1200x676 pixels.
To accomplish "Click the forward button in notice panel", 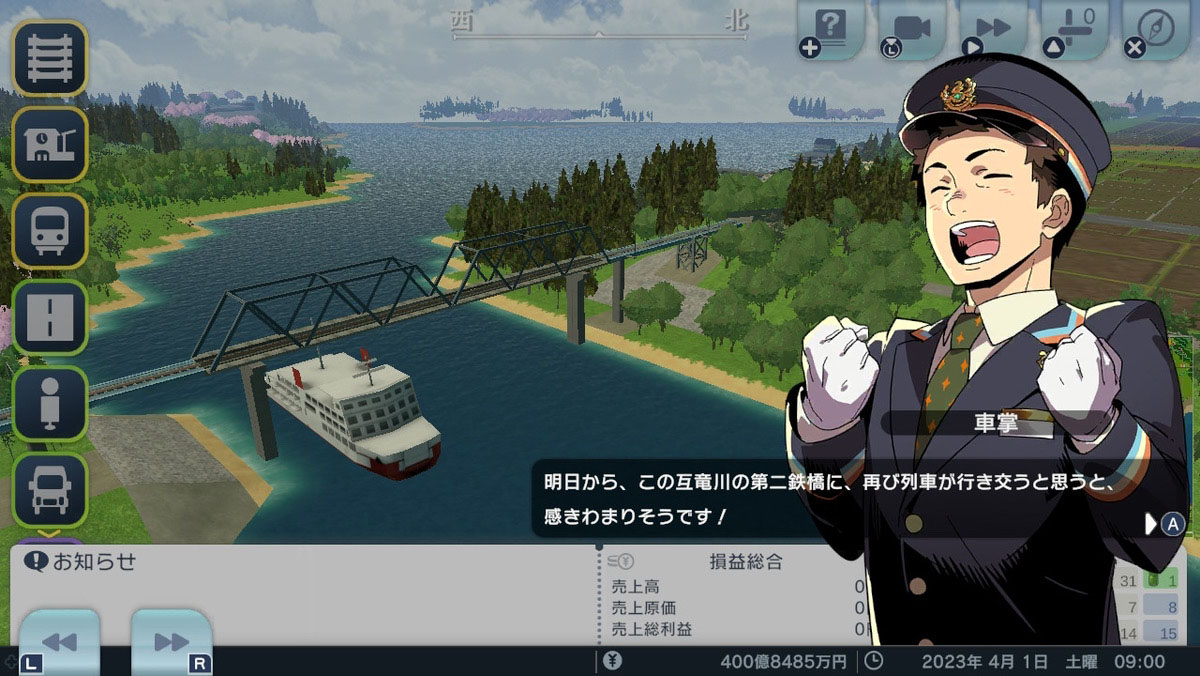I will (x=171, y=641).
